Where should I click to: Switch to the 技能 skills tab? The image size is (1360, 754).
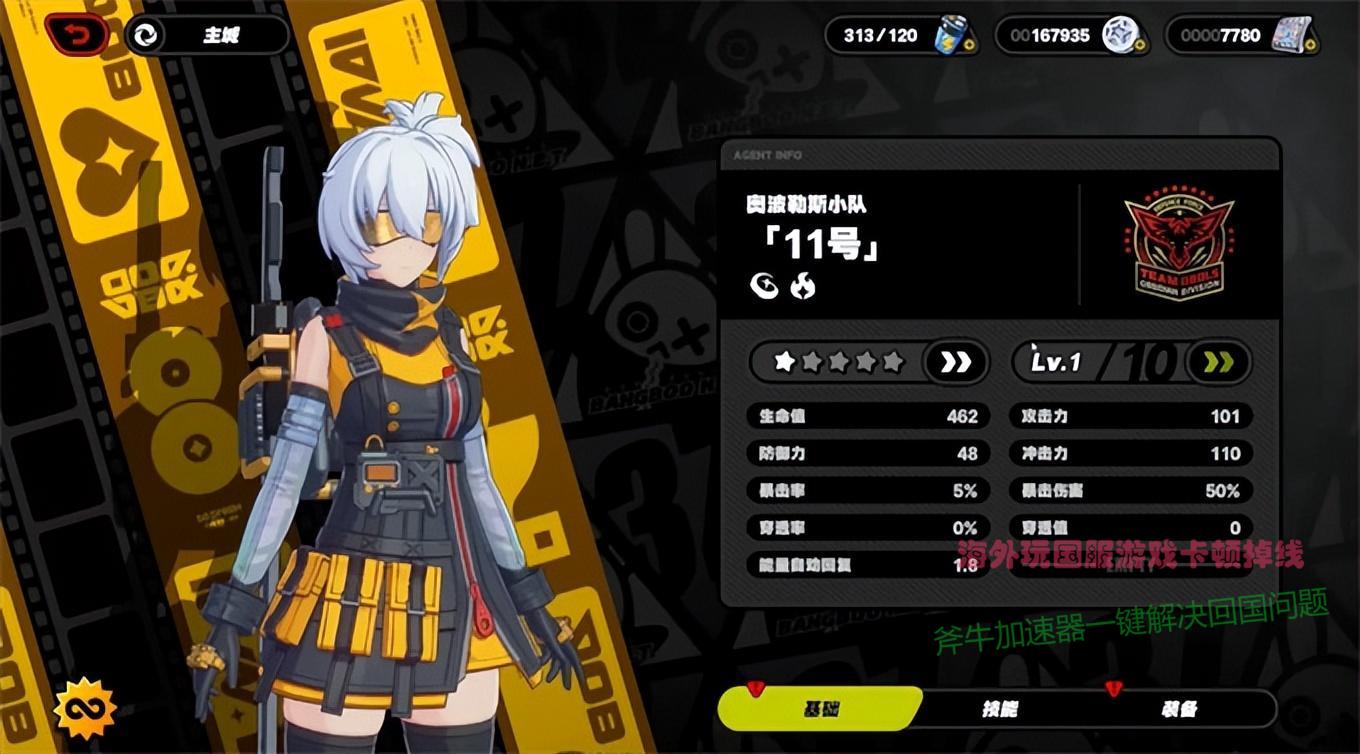pyautogui.click(x=999, y=709)
